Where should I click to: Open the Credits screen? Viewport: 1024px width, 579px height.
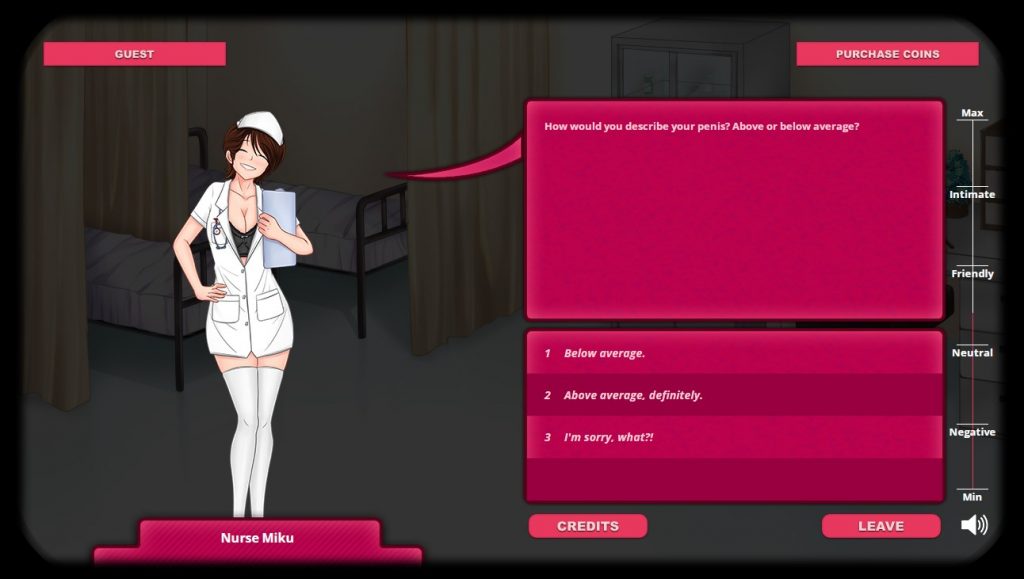coord(588,526)
